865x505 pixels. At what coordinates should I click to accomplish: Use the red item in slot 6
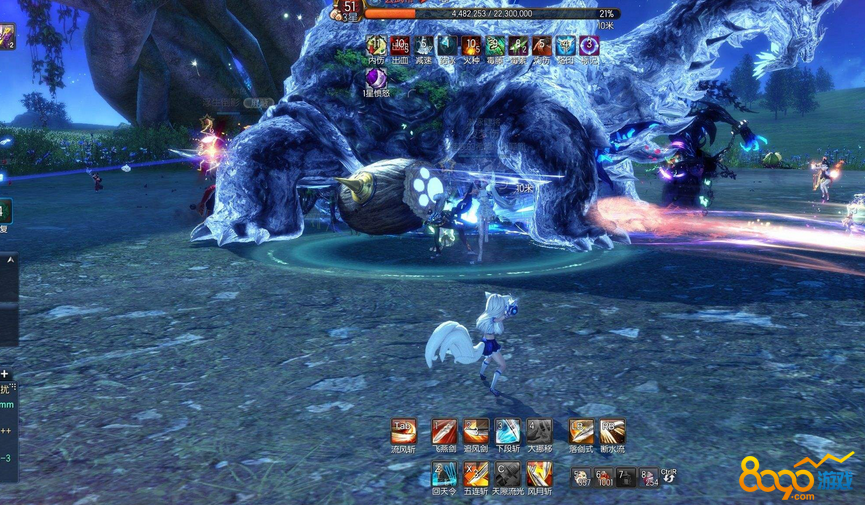(605, 477)
